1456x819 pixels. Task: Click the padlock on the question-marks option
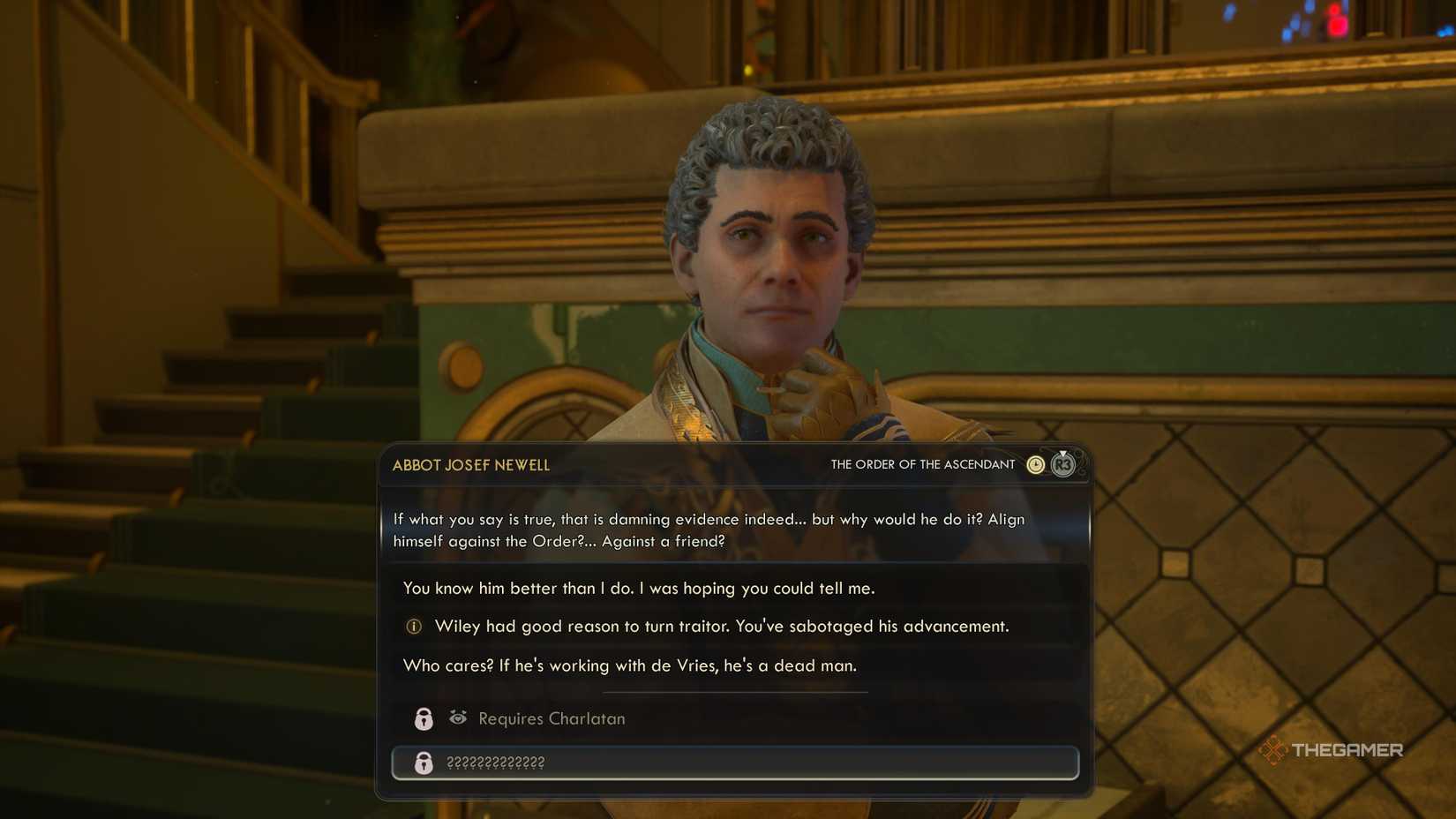(424, 763)
